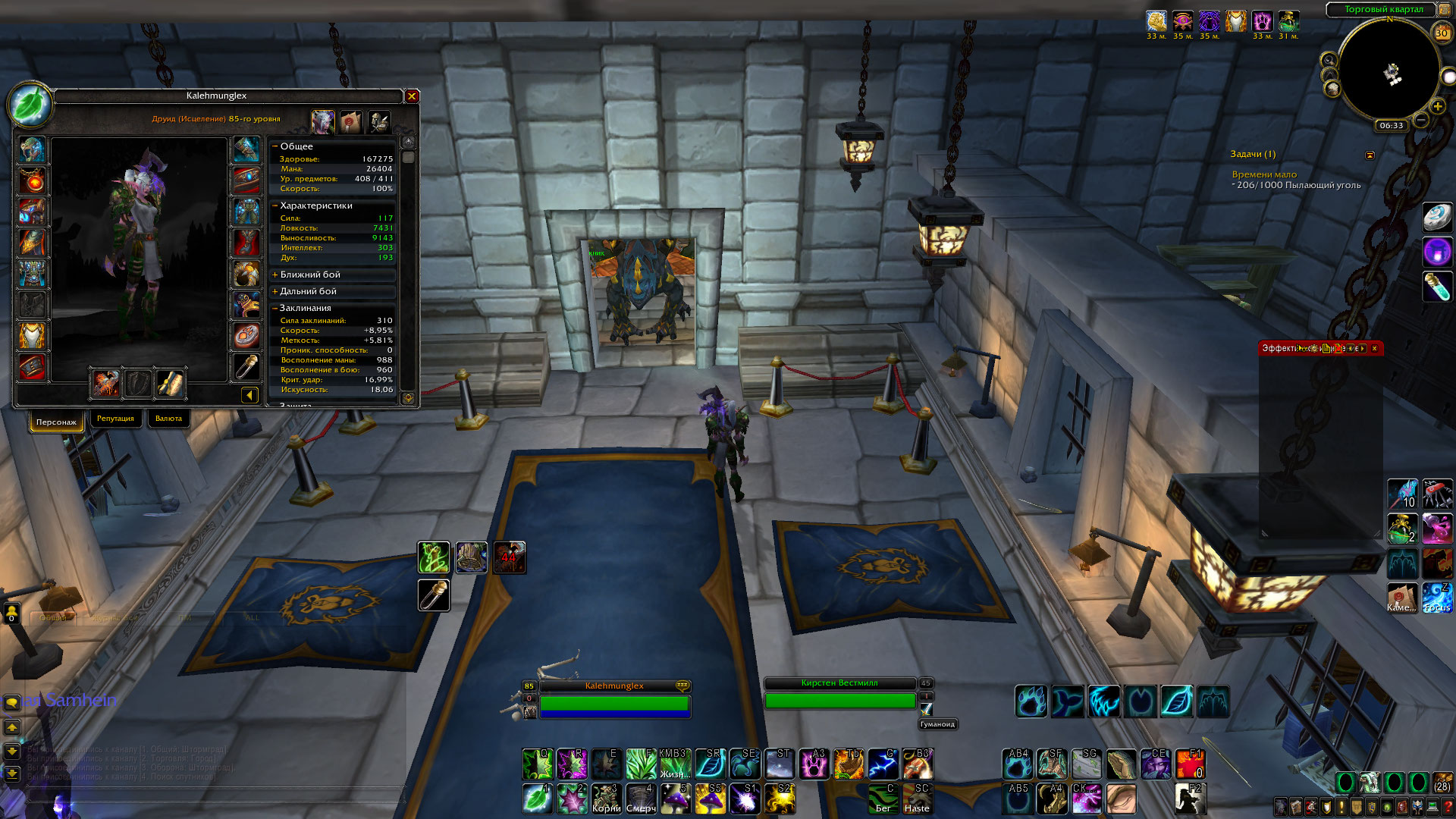
Task: Click the yellow arrow to hide stats pane
Action: point(249,394)
